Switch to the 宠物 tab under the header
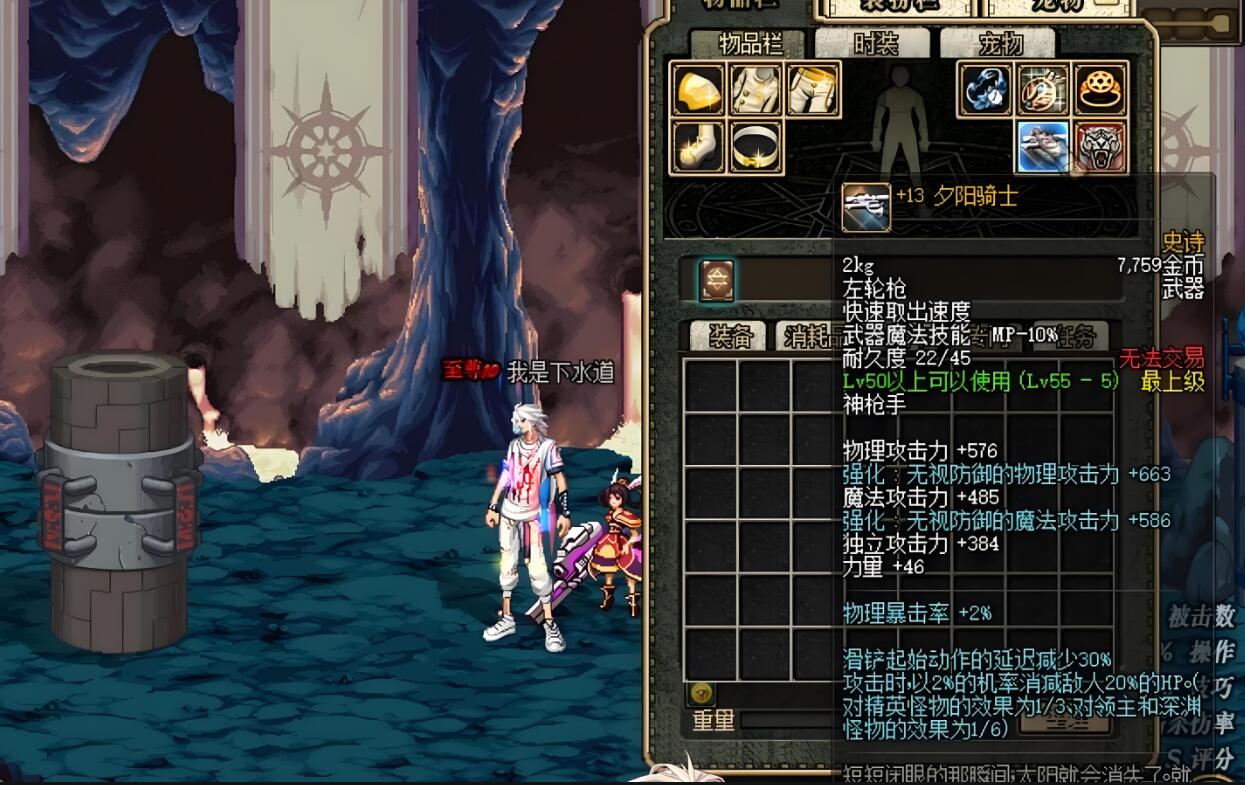Screen dimensions: 1245x785 coord(998,44)
